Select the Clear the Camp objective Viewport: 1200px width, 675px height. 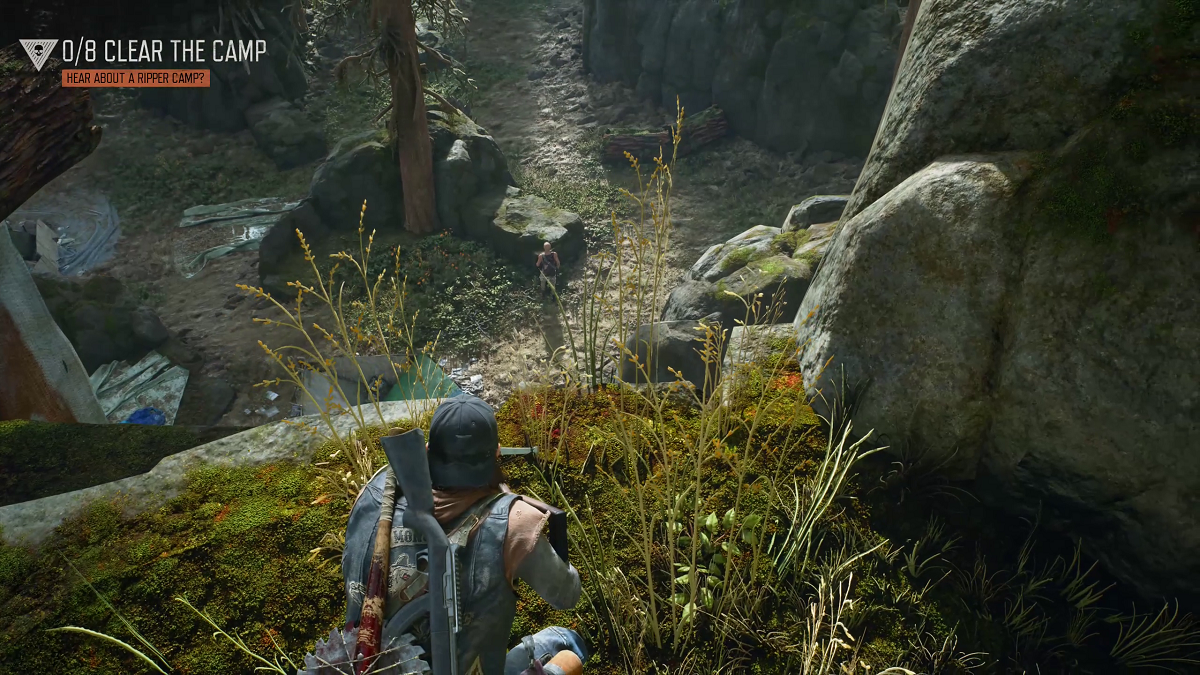click(164, 50)
